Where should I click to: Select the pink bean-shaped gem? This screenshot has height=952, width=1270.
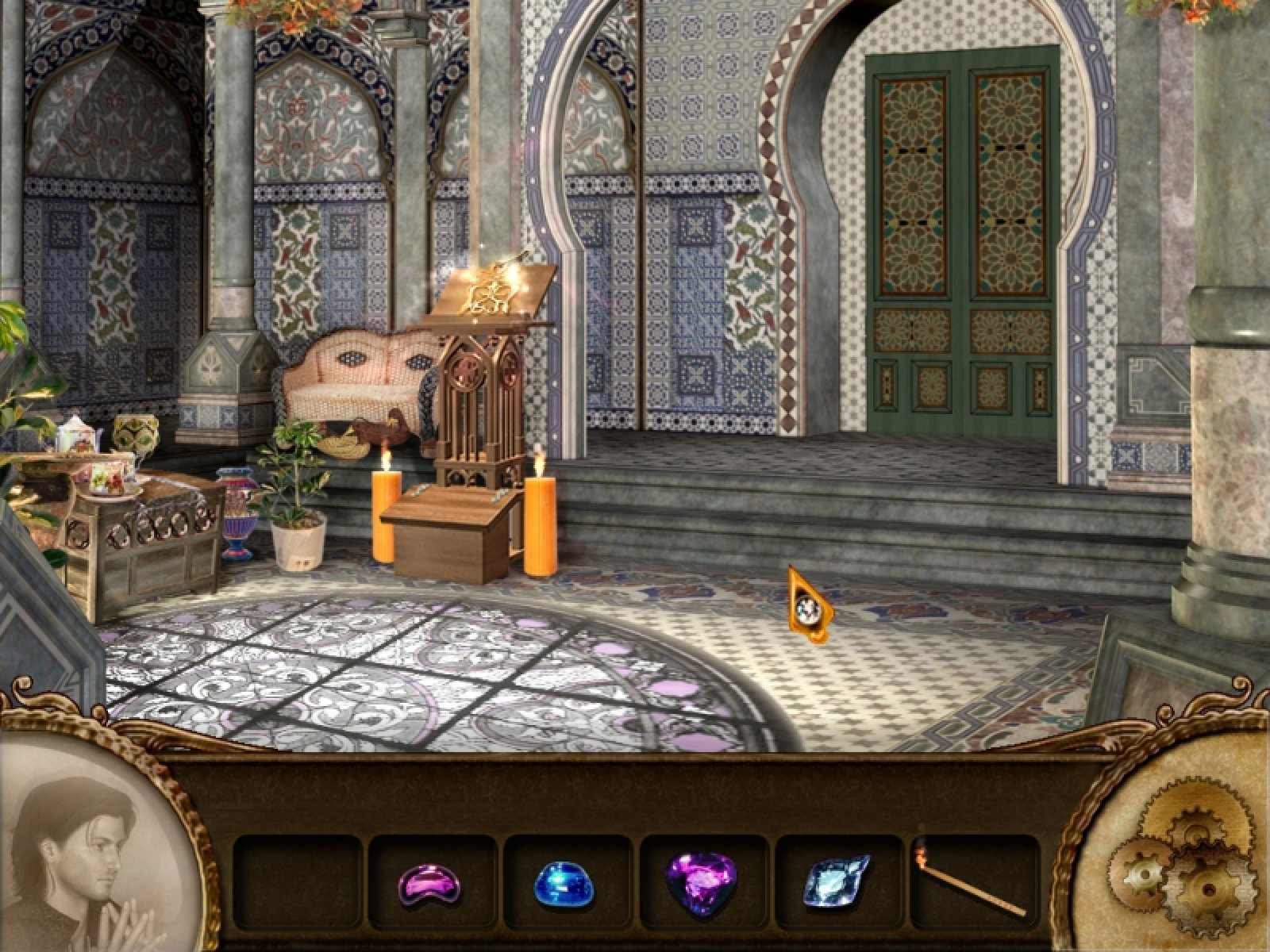click(x=431, y=884)
